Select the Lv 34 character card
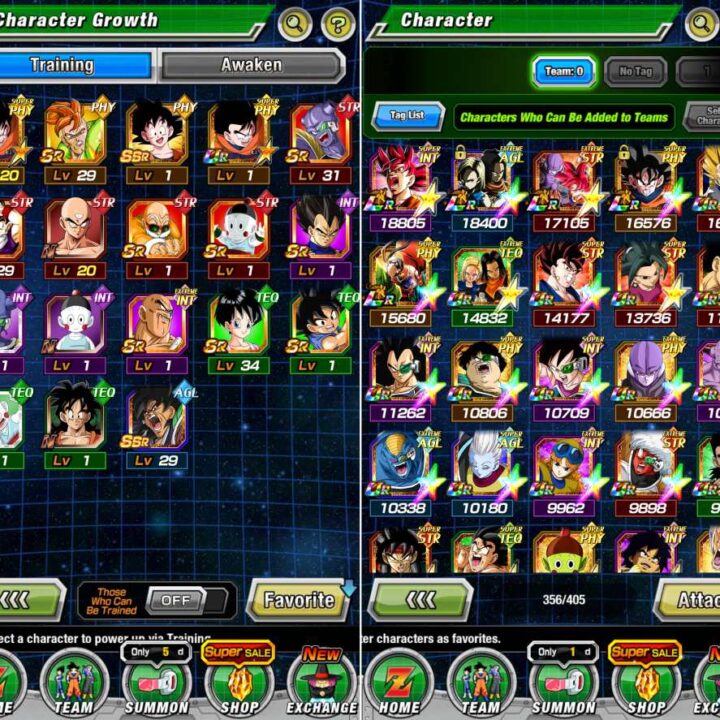This screenshot has height=720, width=720. pos(237,330)
